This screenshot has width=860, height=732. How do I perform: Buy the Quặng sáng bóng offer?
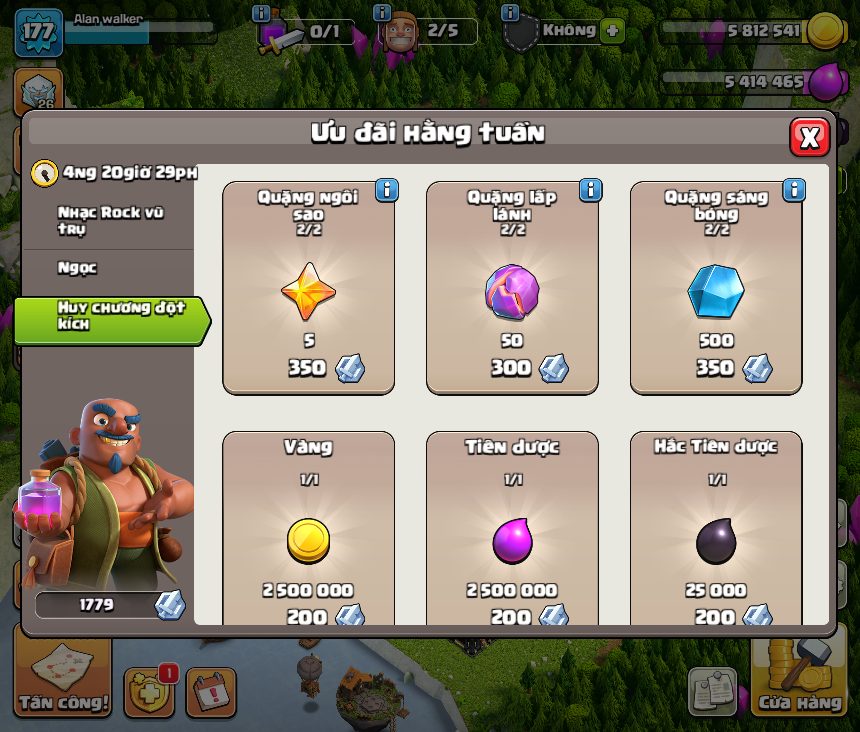(716, 288)
